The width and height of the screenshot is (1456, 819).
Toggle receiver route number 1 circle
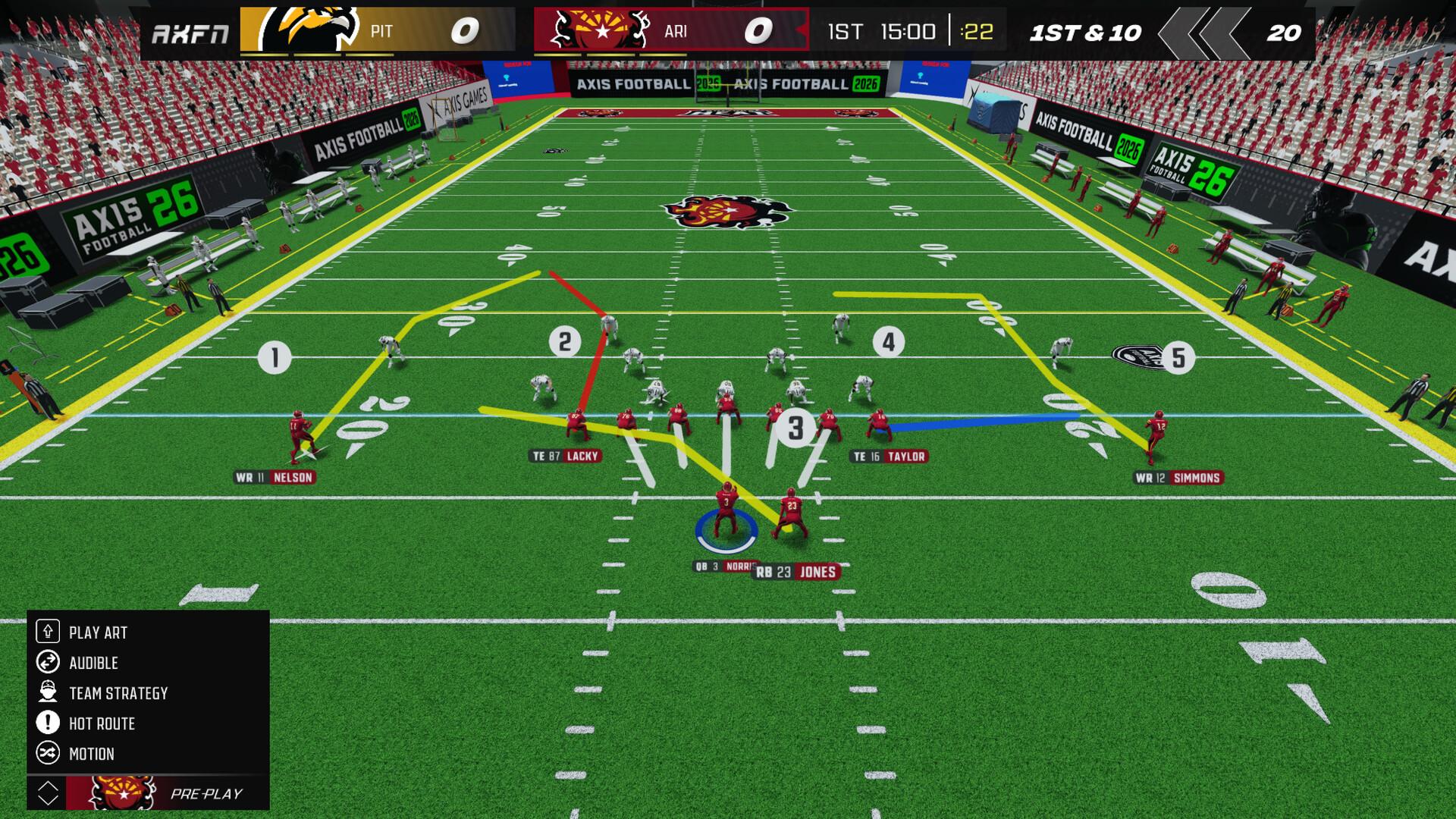point(275,354)
